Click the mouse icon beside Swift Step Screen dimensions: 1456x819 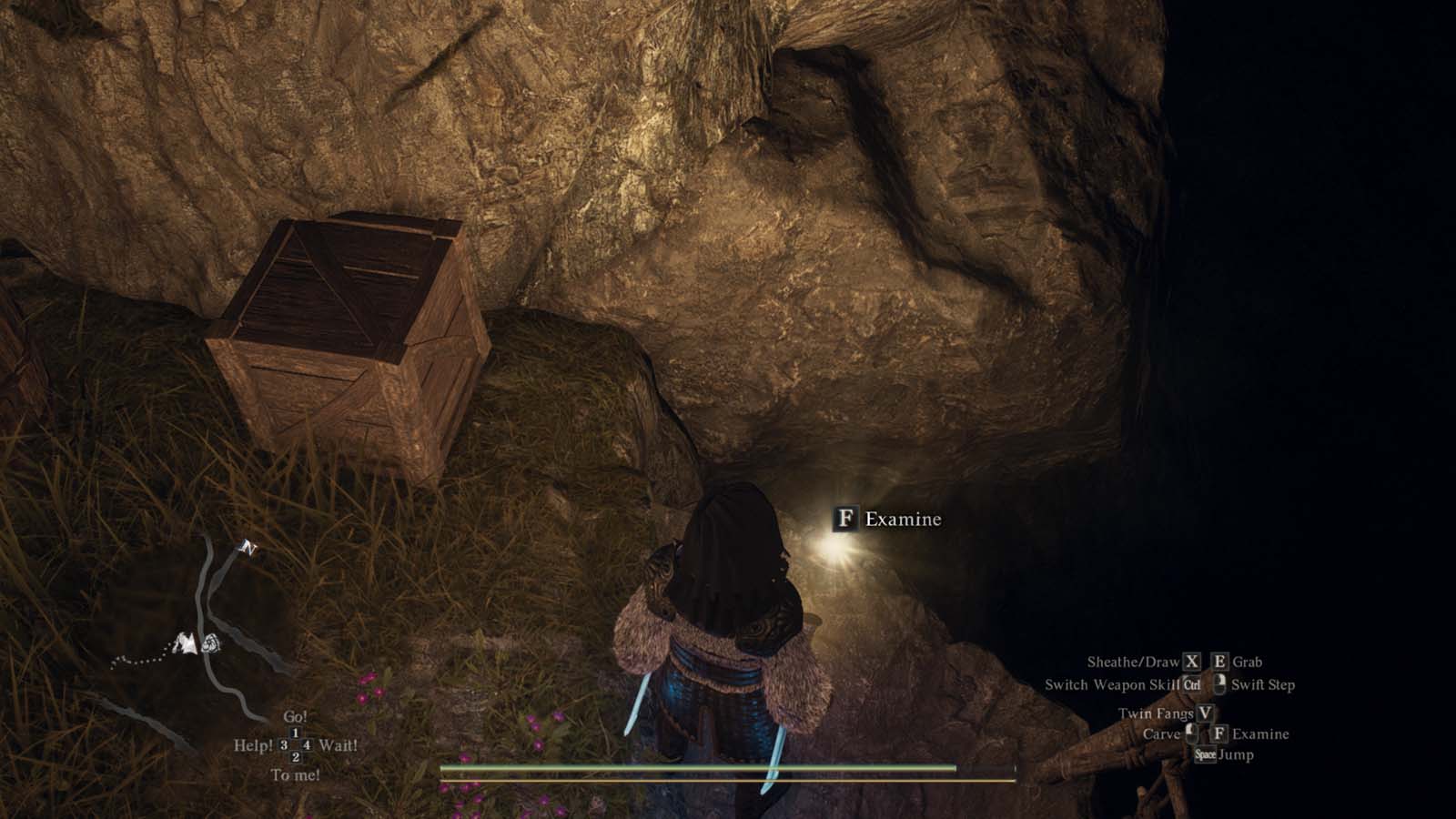(1220, 684)
